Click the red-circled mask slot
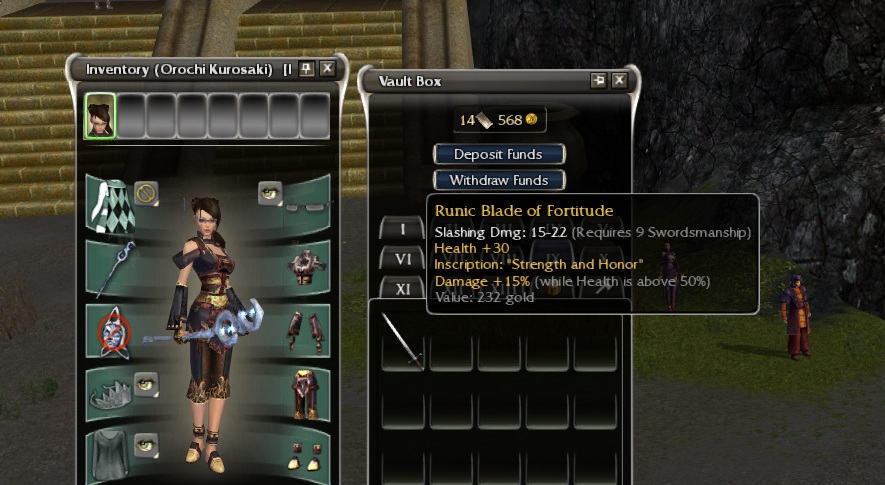The height and width of the screenshot is (485, 885). [x=113, y=331]
